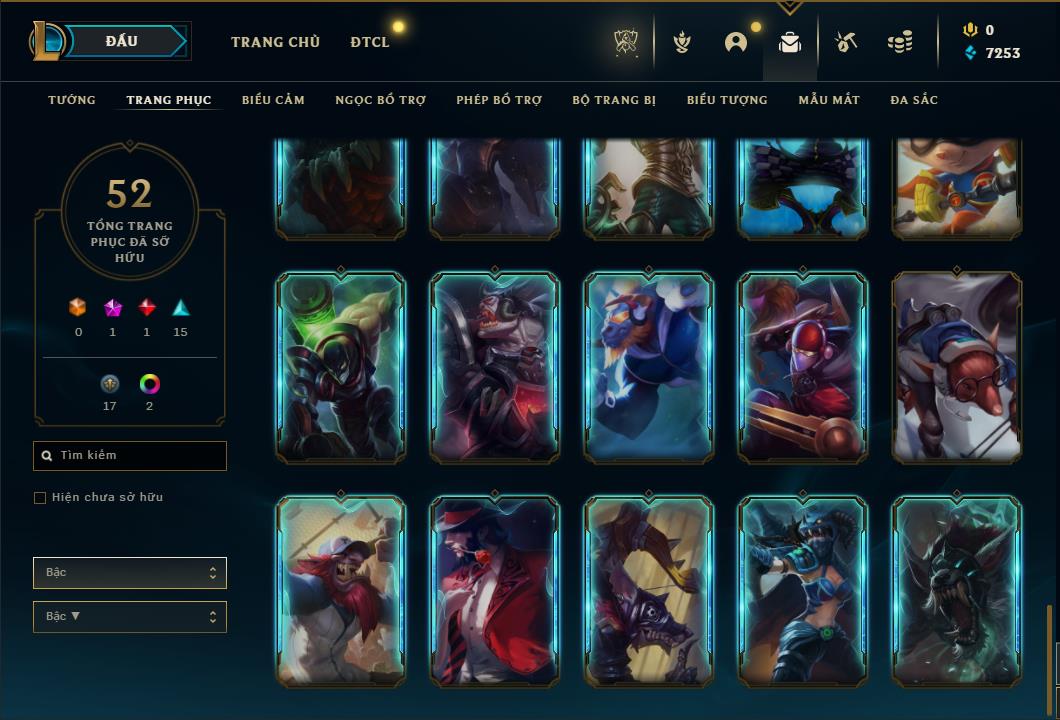Viewport: 1060px width, 720px height.
Task: Toggle the Hiện chưa sở hữu checkbox
Action: click(x=40, y=498)
